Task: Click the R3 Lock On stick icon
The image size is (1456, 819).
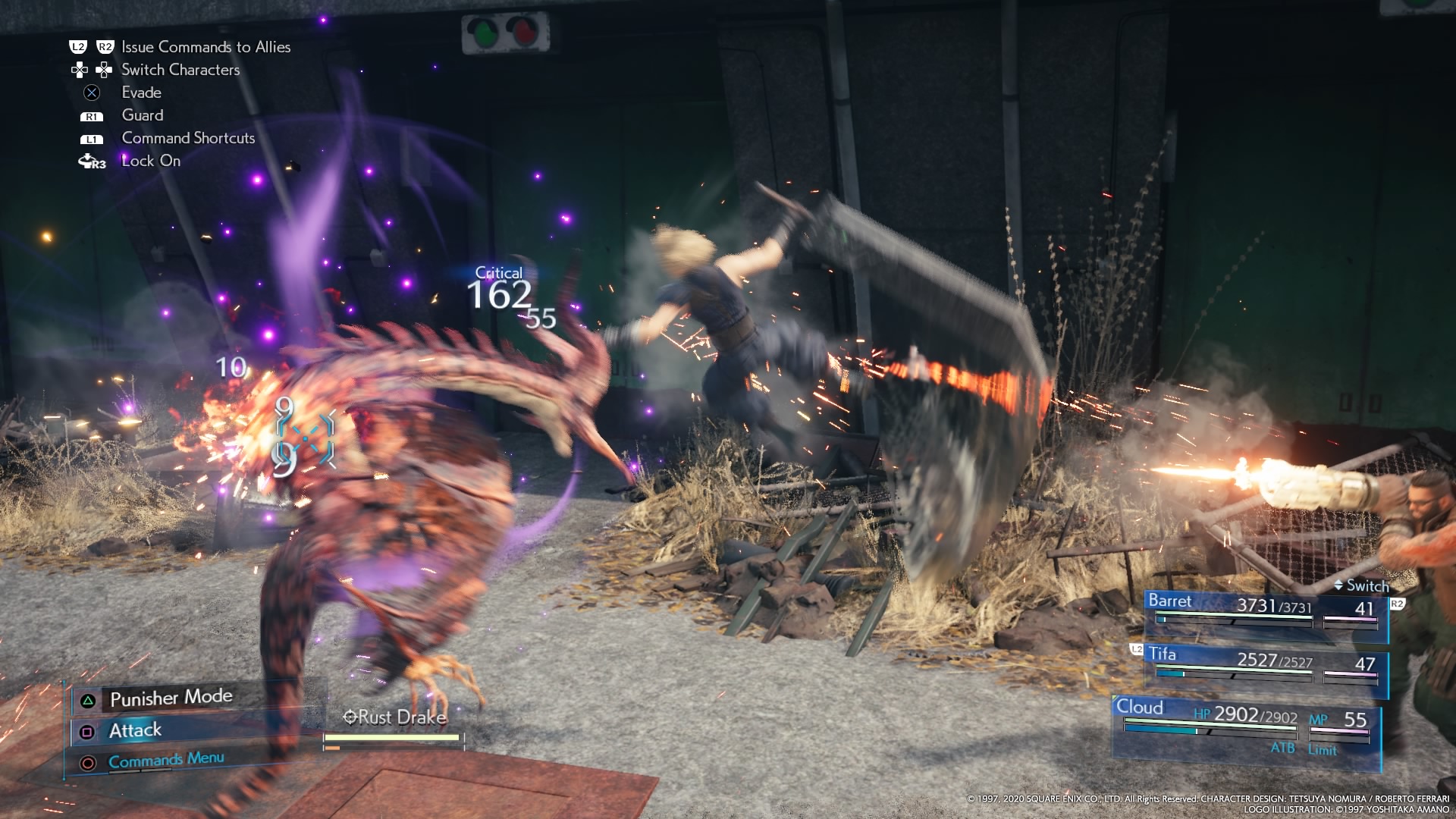Action: [90, 161]
